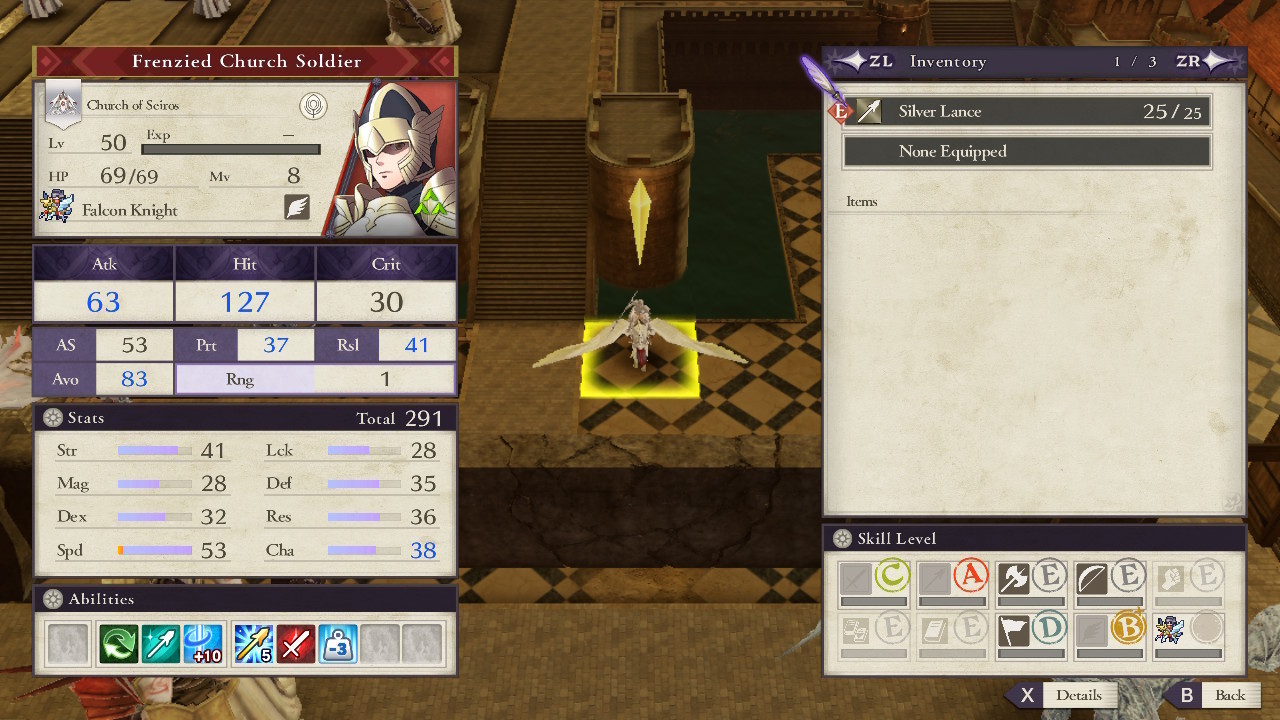Click the weight -3 ability icon
Viewport: 1280px width, 720px height.
(x=338, y=642)
